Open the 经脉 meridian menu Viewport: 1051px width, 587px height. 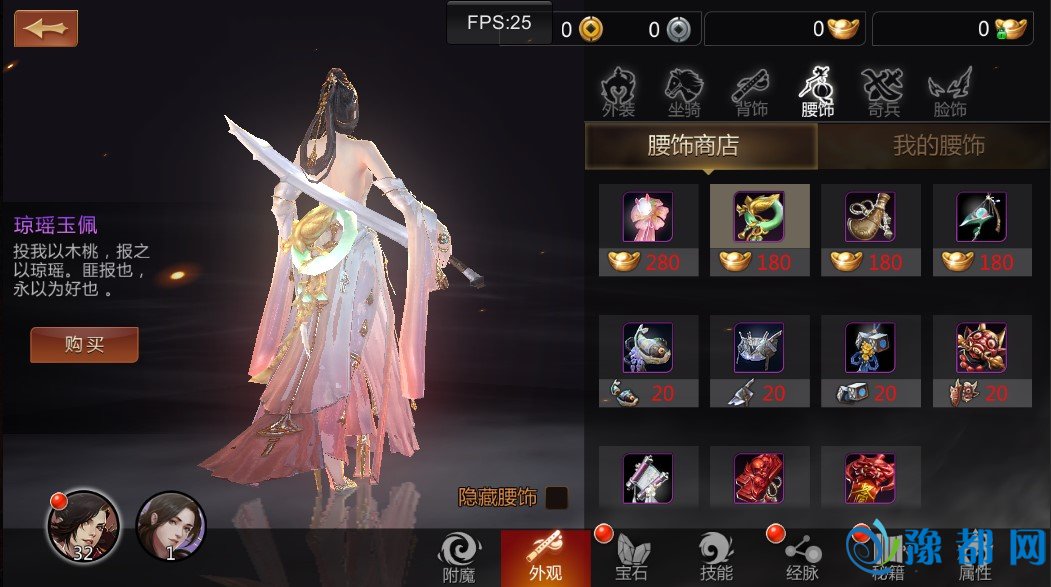point(802,556)
